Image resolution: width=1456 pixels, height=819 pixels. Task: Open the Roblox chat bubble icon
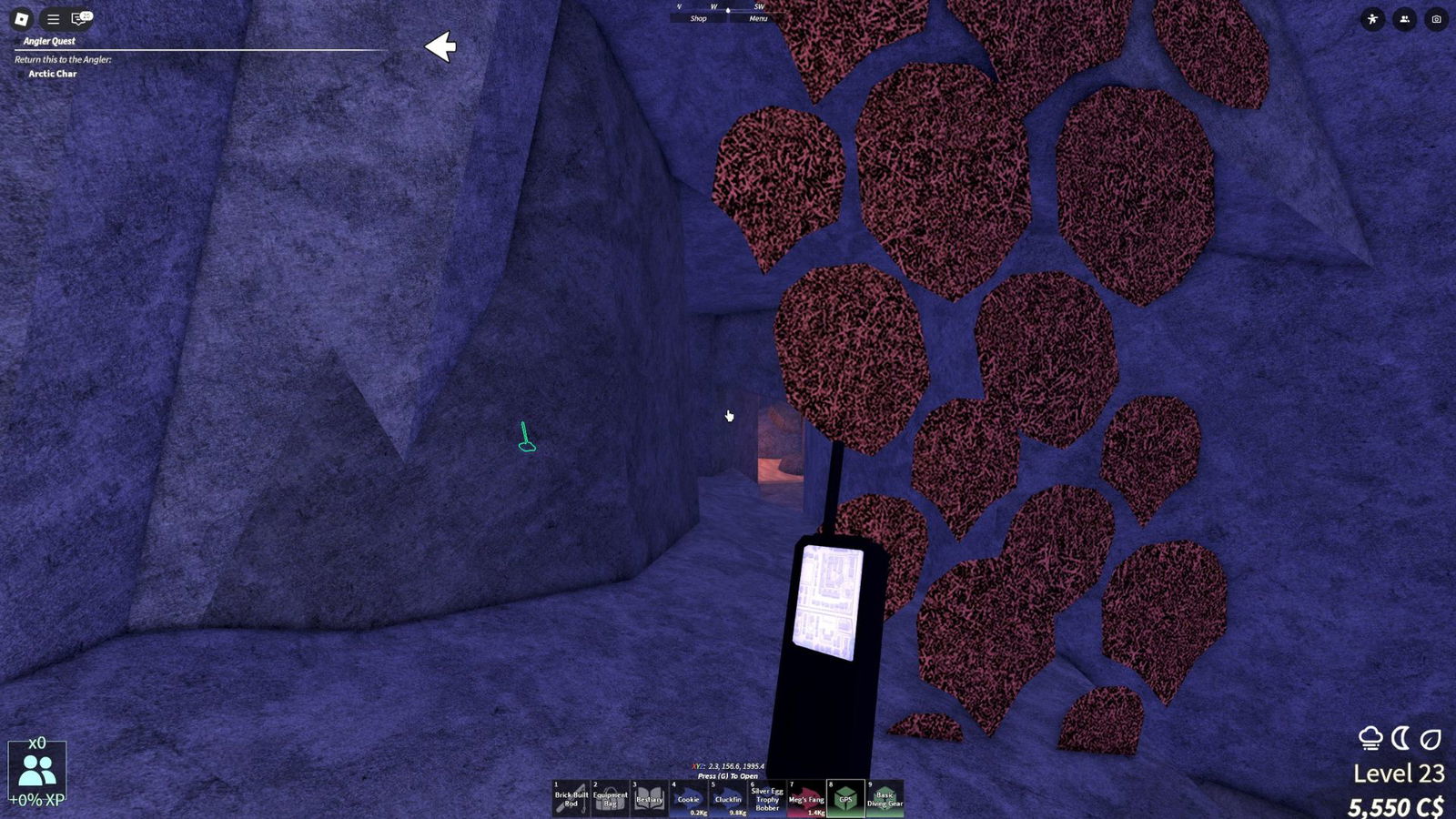pyautogui.click(x=78, y=17)
